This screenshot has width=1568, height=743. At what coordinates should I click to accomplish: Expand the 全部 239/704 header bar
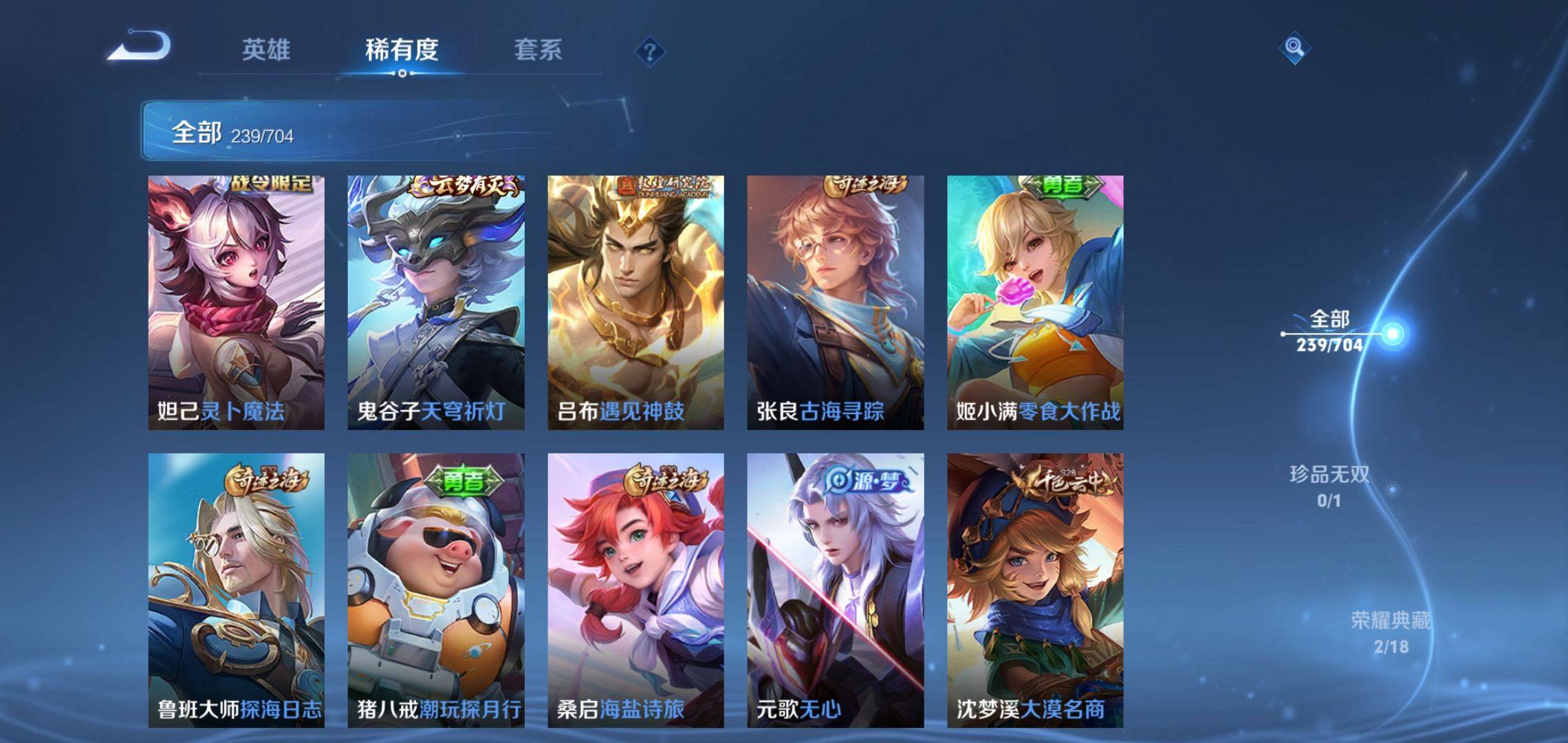pyautogui.click(x=385, y=131)
